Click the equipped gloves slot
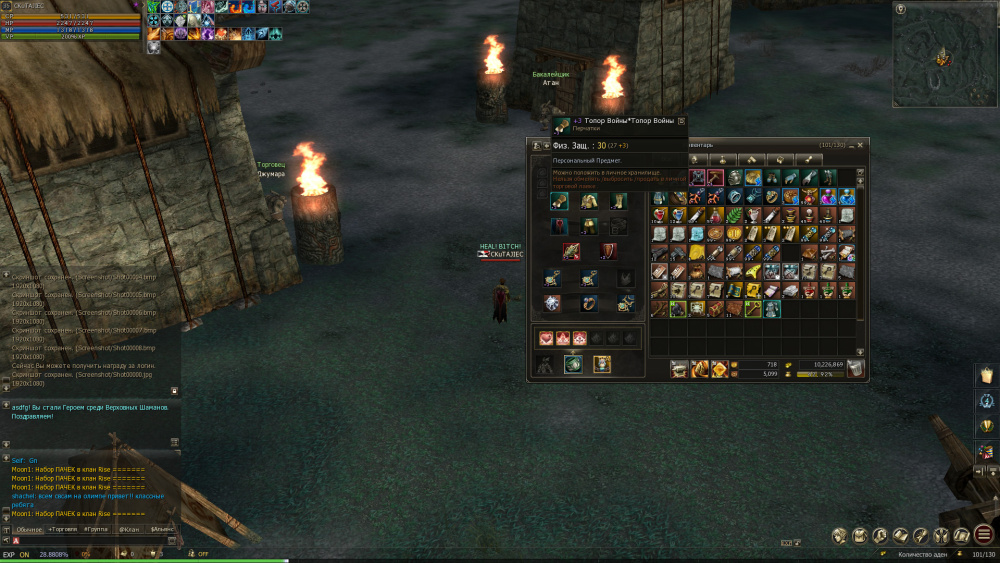The height and width of the screenshot is (563, 1000). tap(560, 201)
